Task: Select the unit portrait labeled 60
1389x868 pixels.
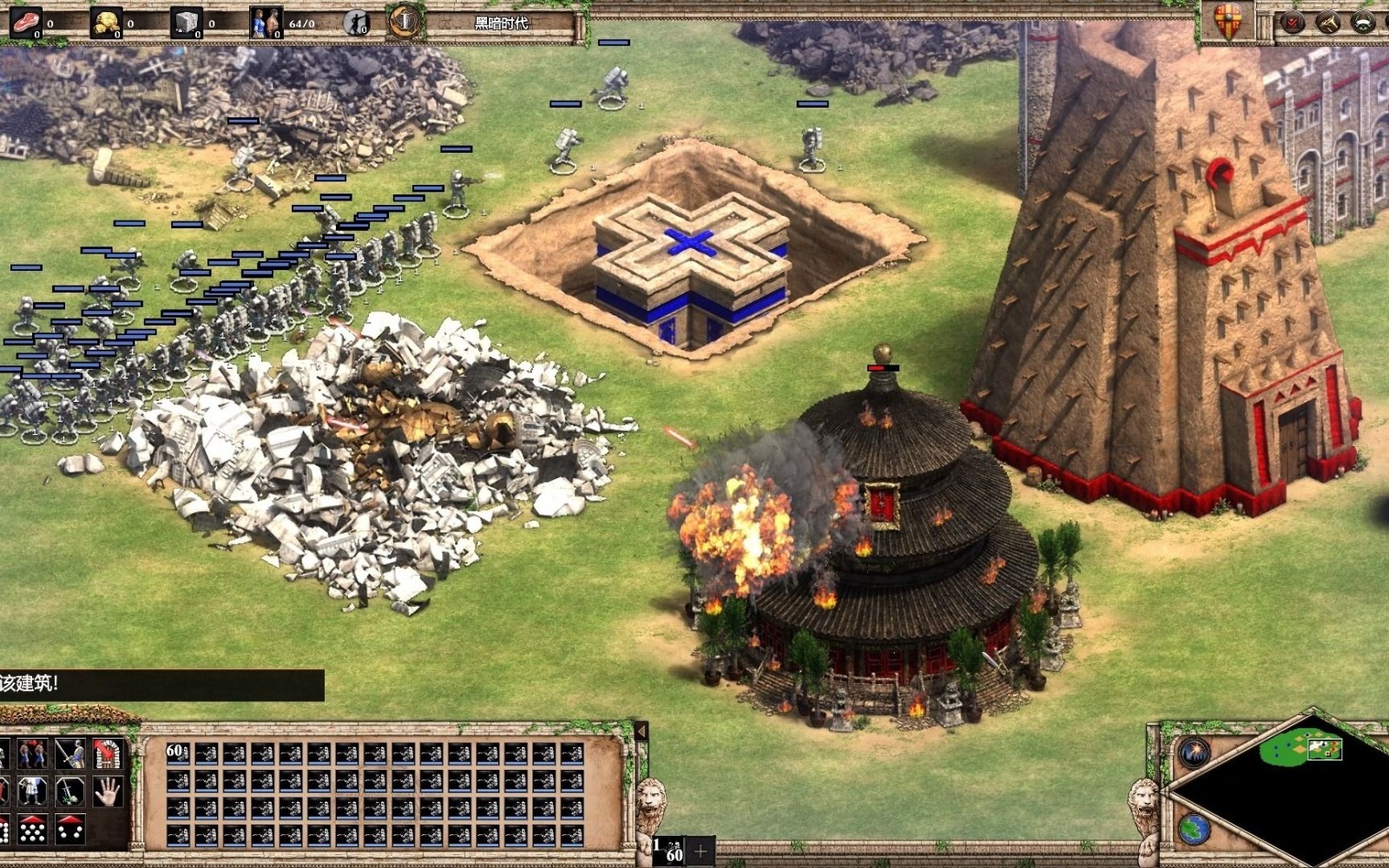Action: click(x=178, y=753)
